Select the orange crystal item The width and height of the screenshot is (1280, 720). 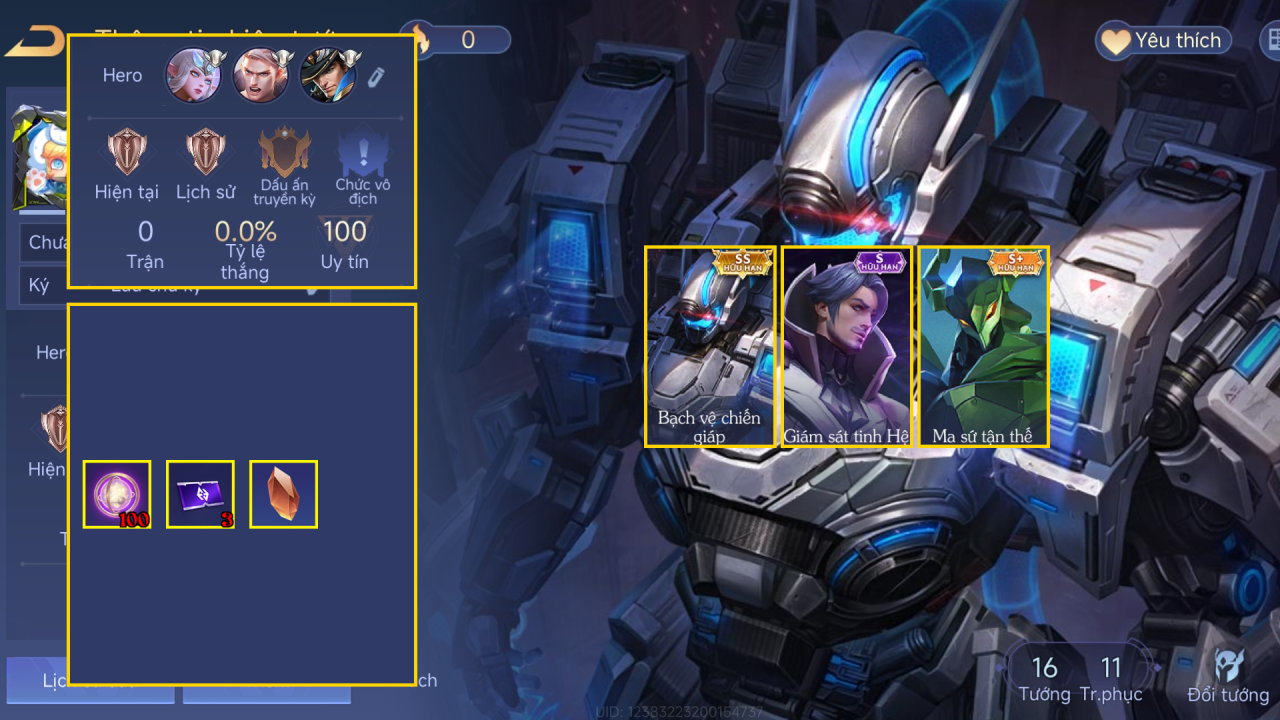click(283, 494)
